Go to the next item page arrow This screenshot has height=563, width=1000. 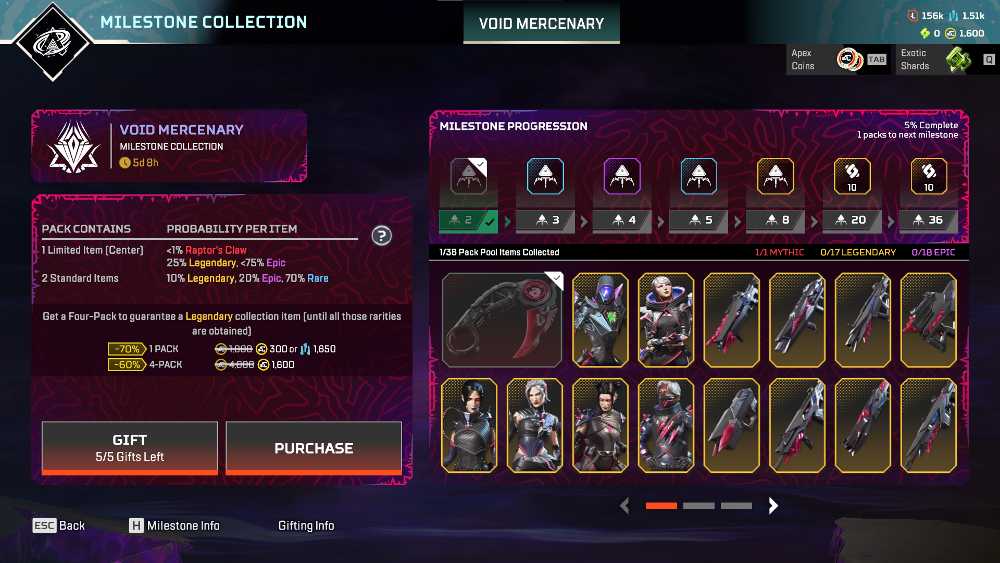click(x=773, y=506)
